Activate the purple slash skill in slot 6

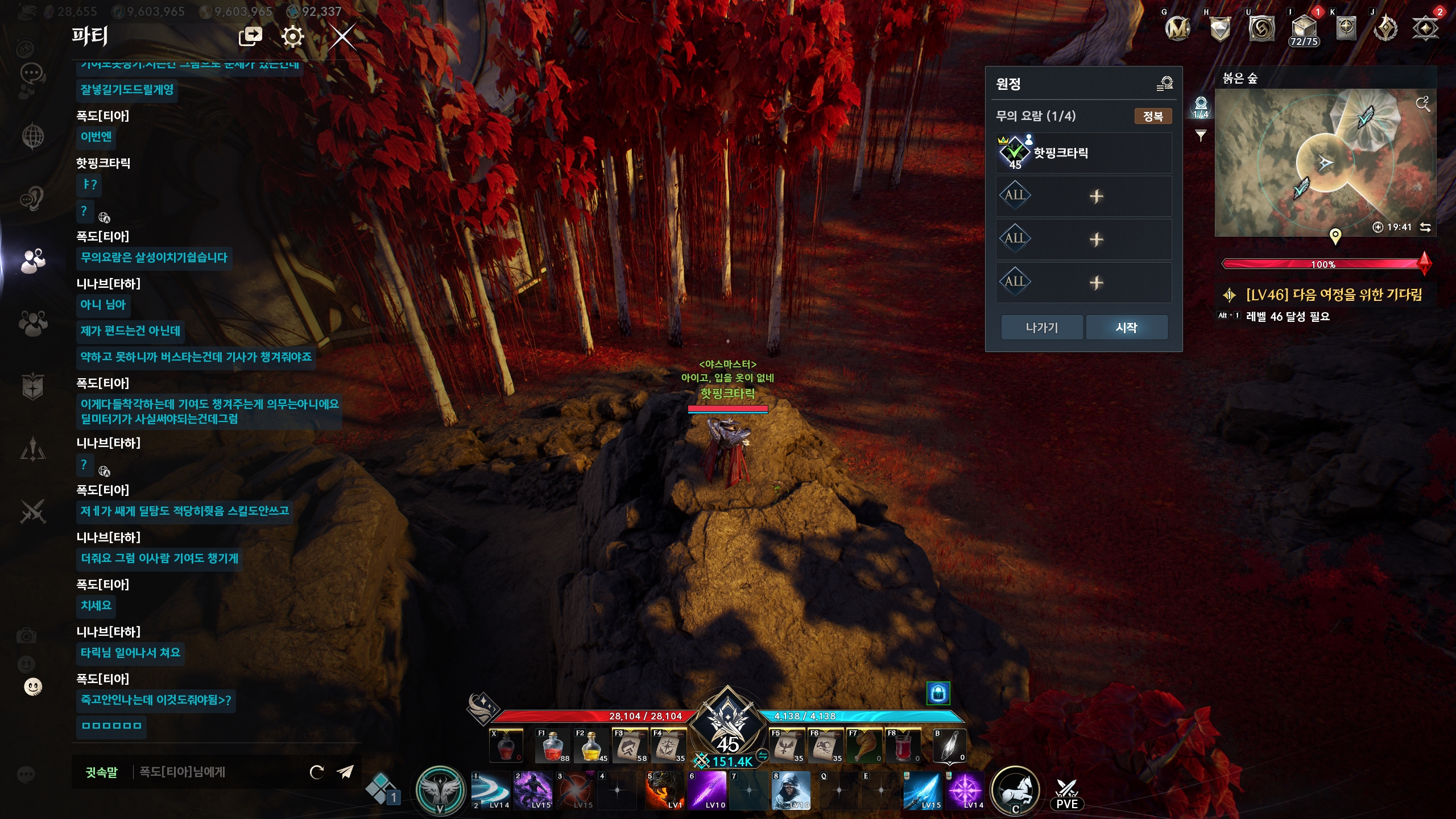click(x=708, y=790)
